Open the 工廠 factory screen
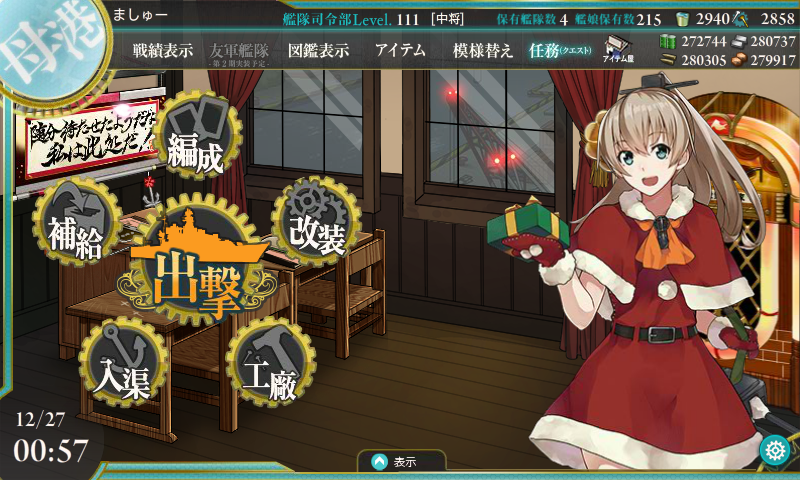 click(268, 365)
